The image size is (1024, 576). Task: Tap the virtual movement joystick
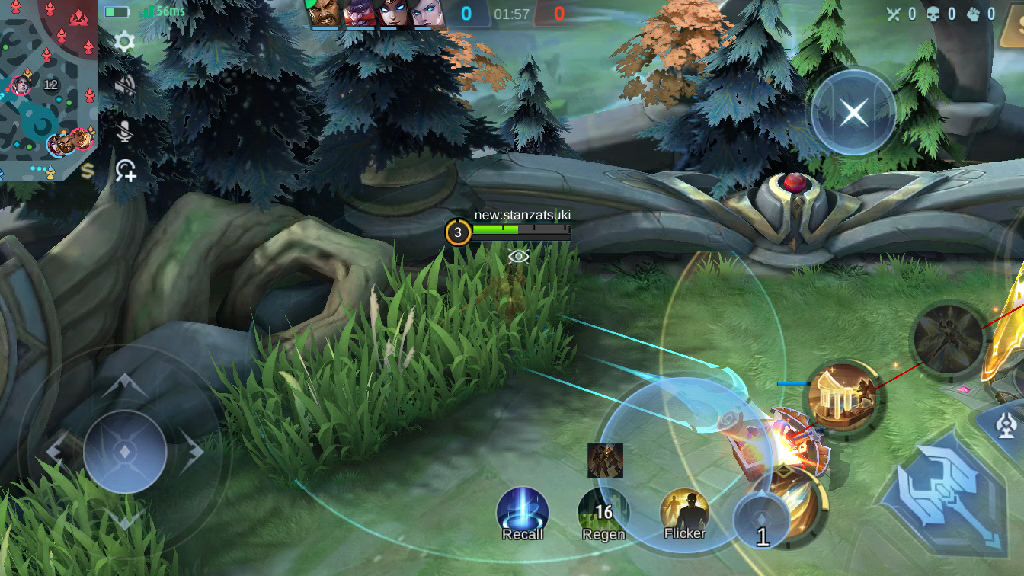point(125,451)
